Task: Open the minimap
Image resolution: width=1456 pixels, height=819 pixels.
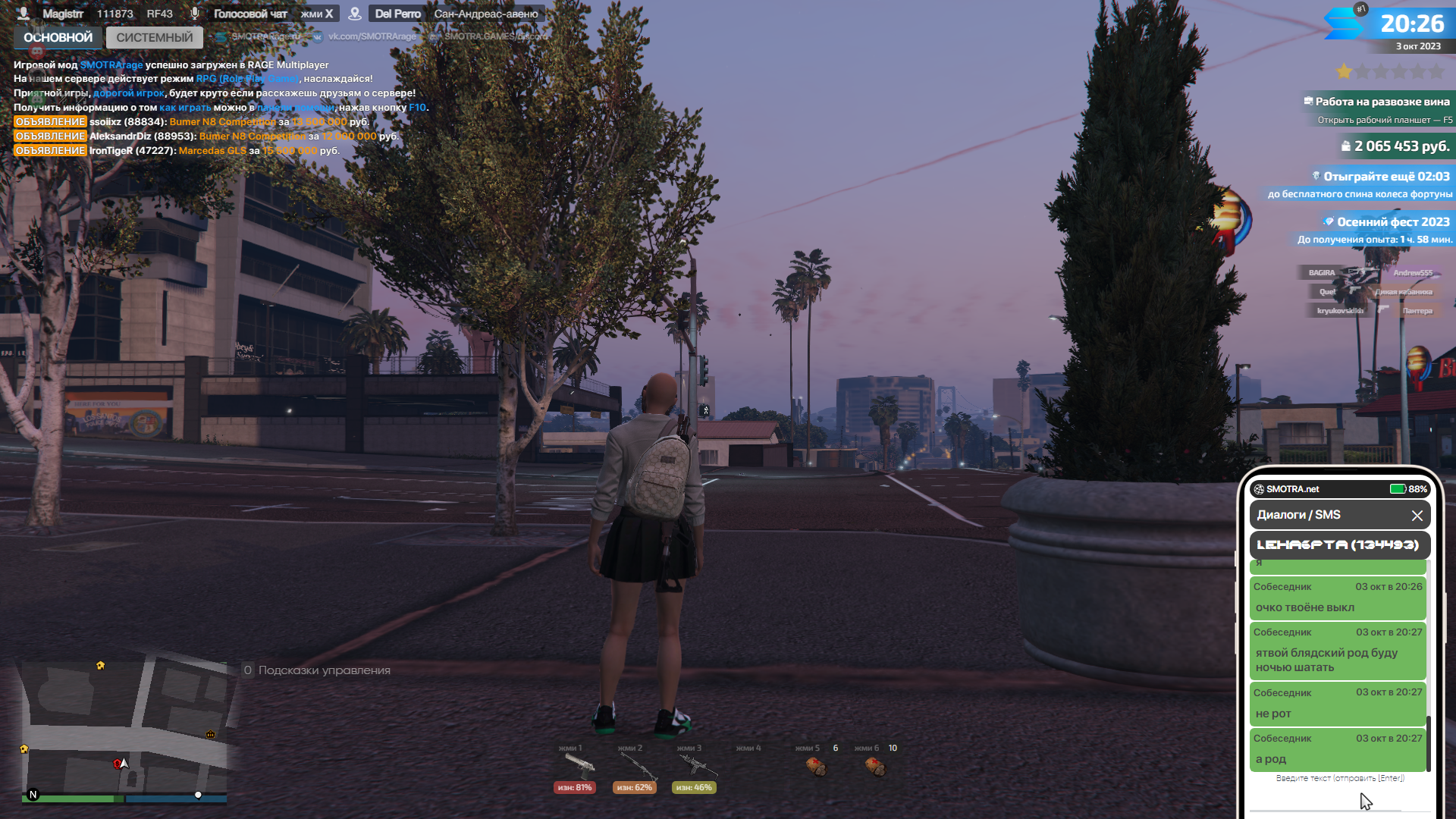Action: click(125, 728)
